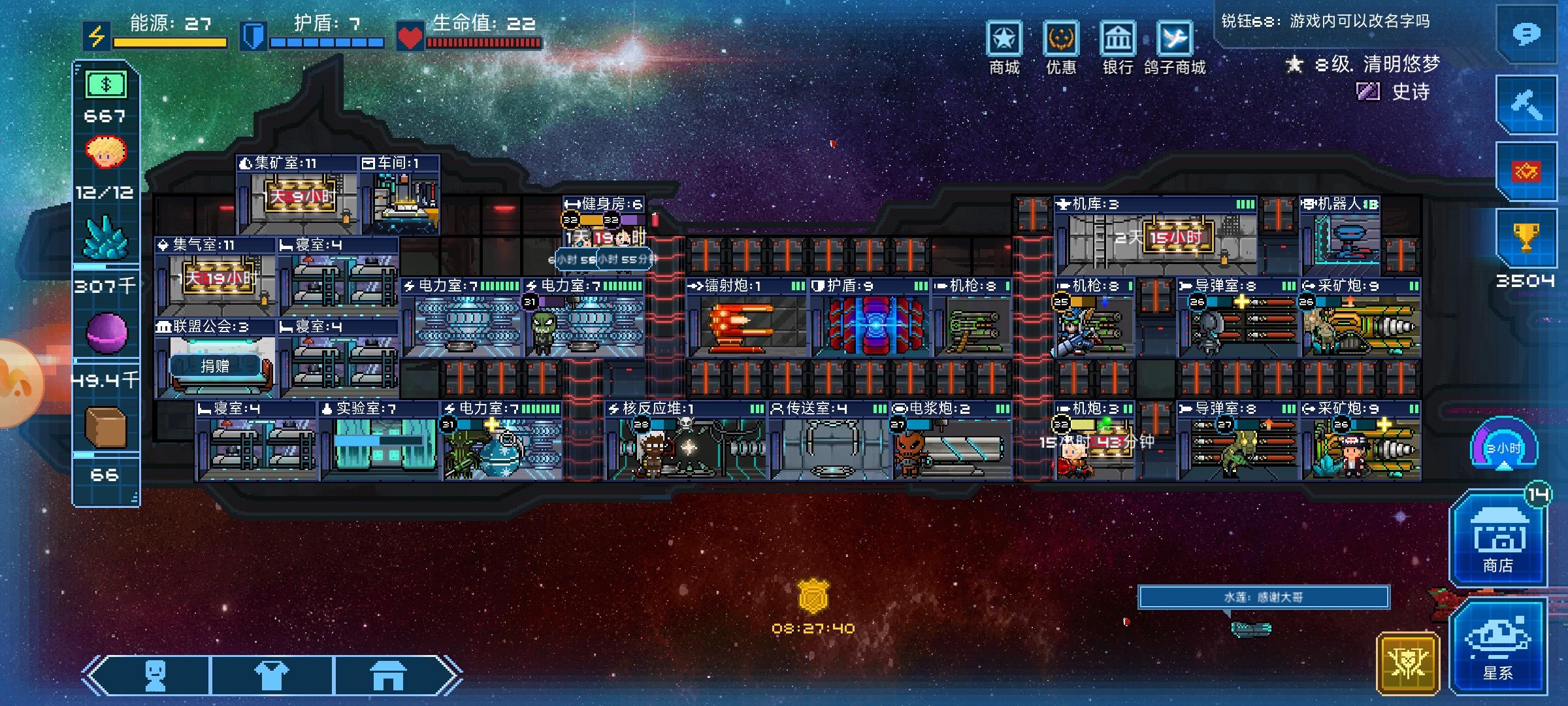Open the red flag envelope button
1568x706 pixels.
(x=1526, y=171)
